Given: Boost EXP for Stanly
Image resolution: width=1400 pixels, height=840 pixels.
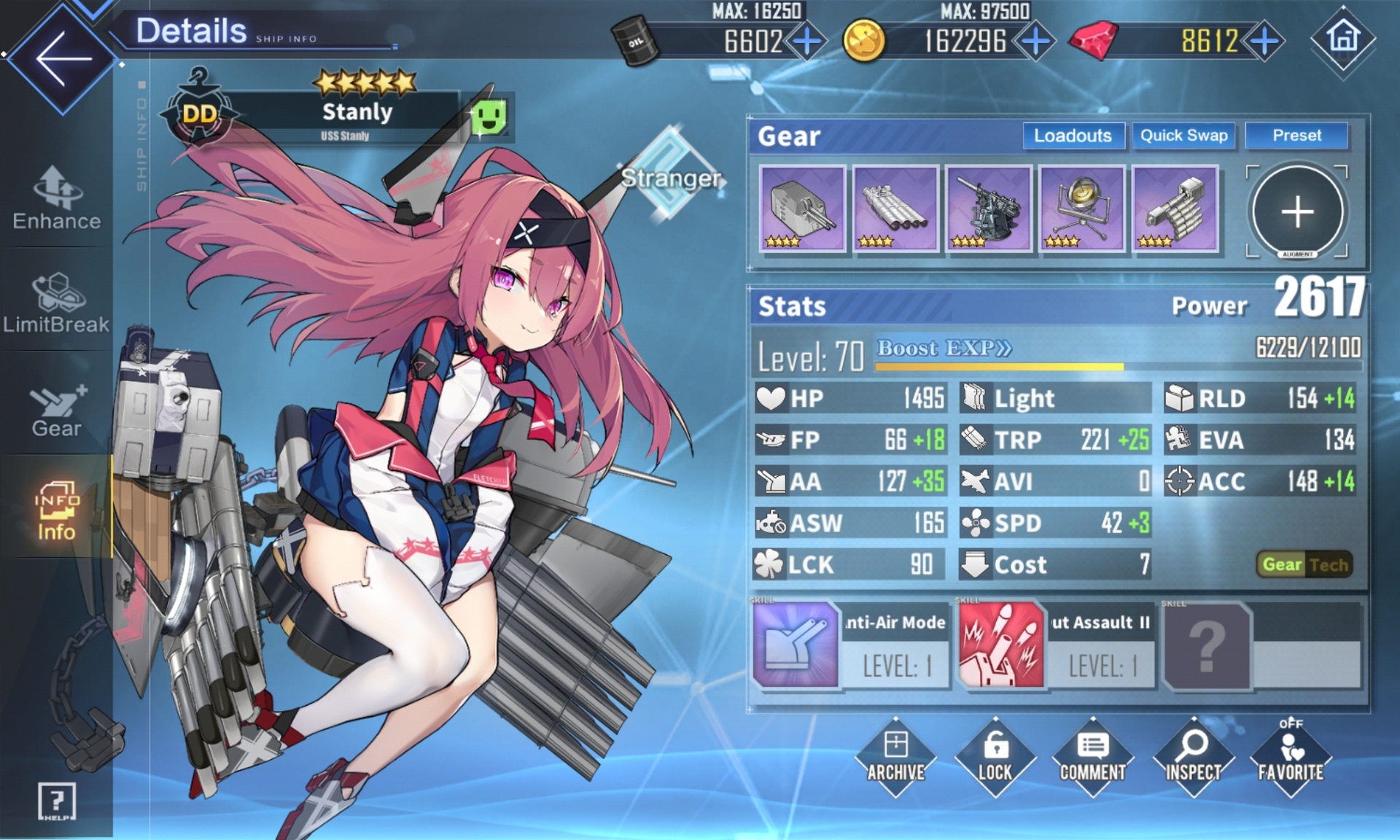Looking at the screenshot, I should click(x=944, y=348).
